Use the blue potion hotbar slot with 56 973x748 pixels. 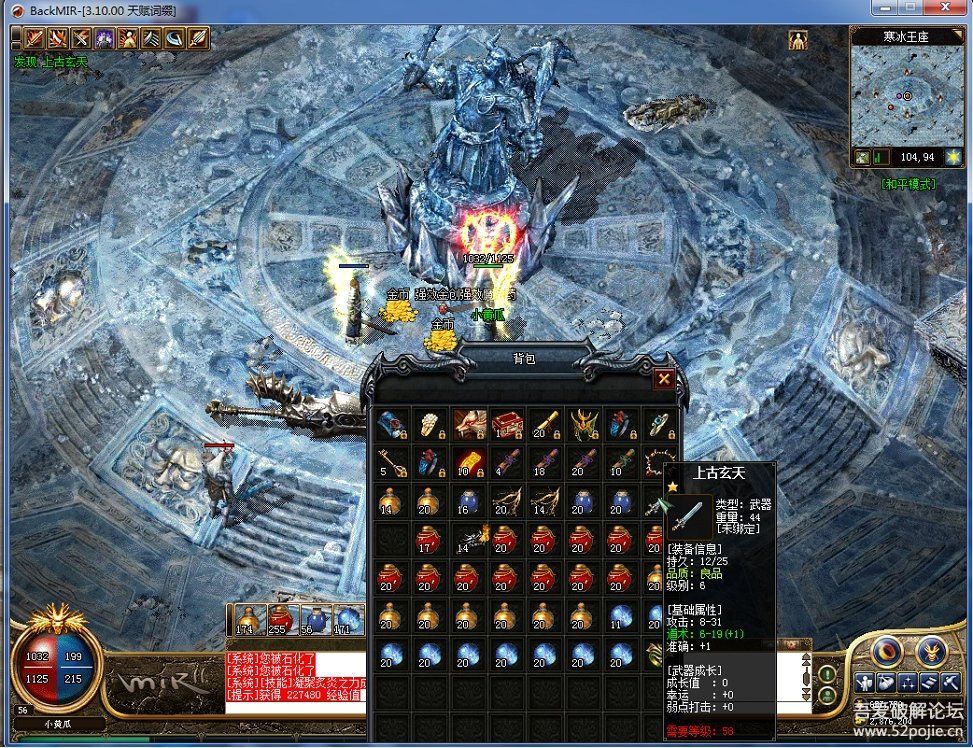tap(314, 620)
